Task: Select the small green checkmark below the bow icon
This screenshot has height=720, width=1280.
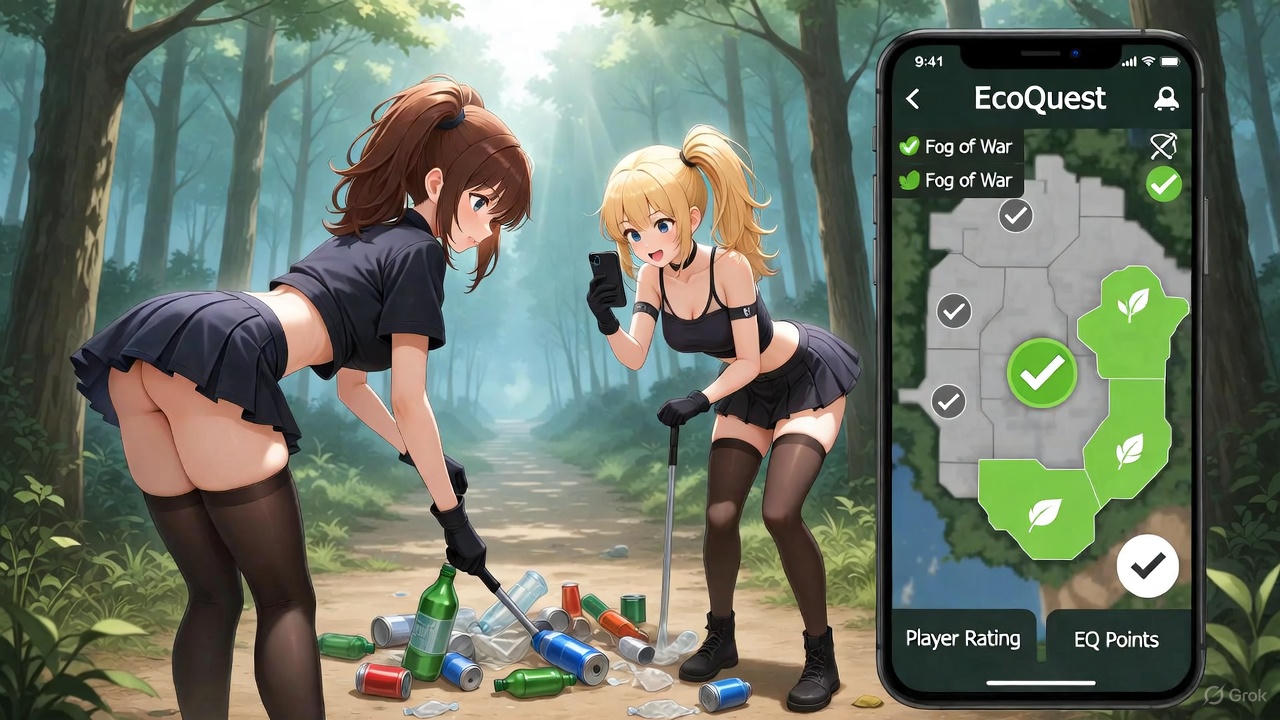Action: tap(1163, 184)
